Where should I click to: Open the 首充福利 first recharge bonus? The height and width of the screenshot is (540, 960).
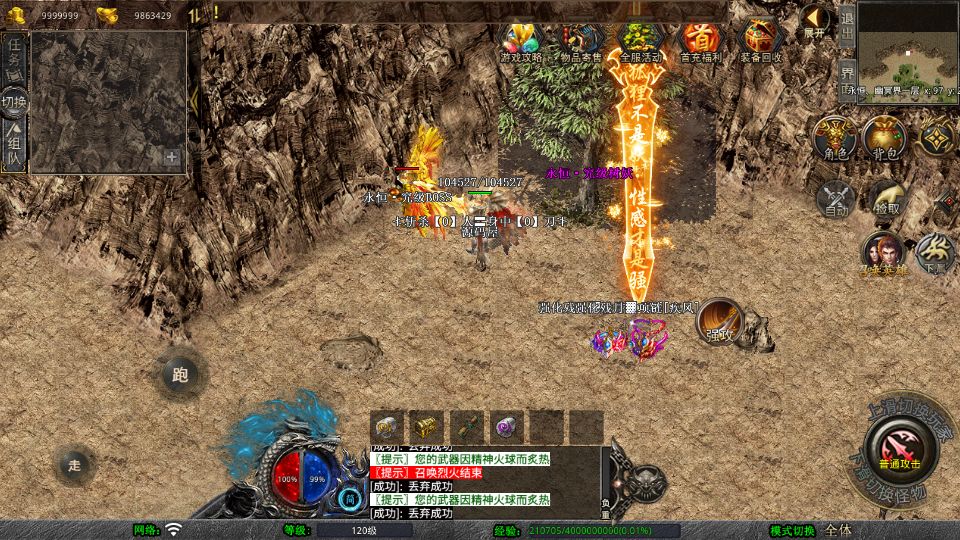(x=700, y=42)
